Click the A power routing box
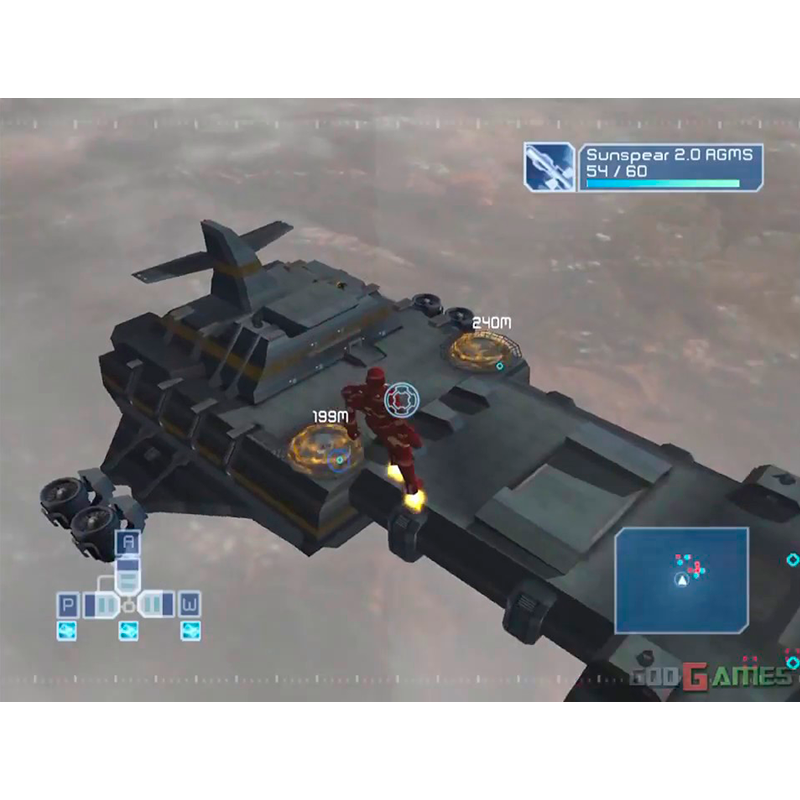The height and width of the screenshot is (800, 800). click(x=127, y=544)
